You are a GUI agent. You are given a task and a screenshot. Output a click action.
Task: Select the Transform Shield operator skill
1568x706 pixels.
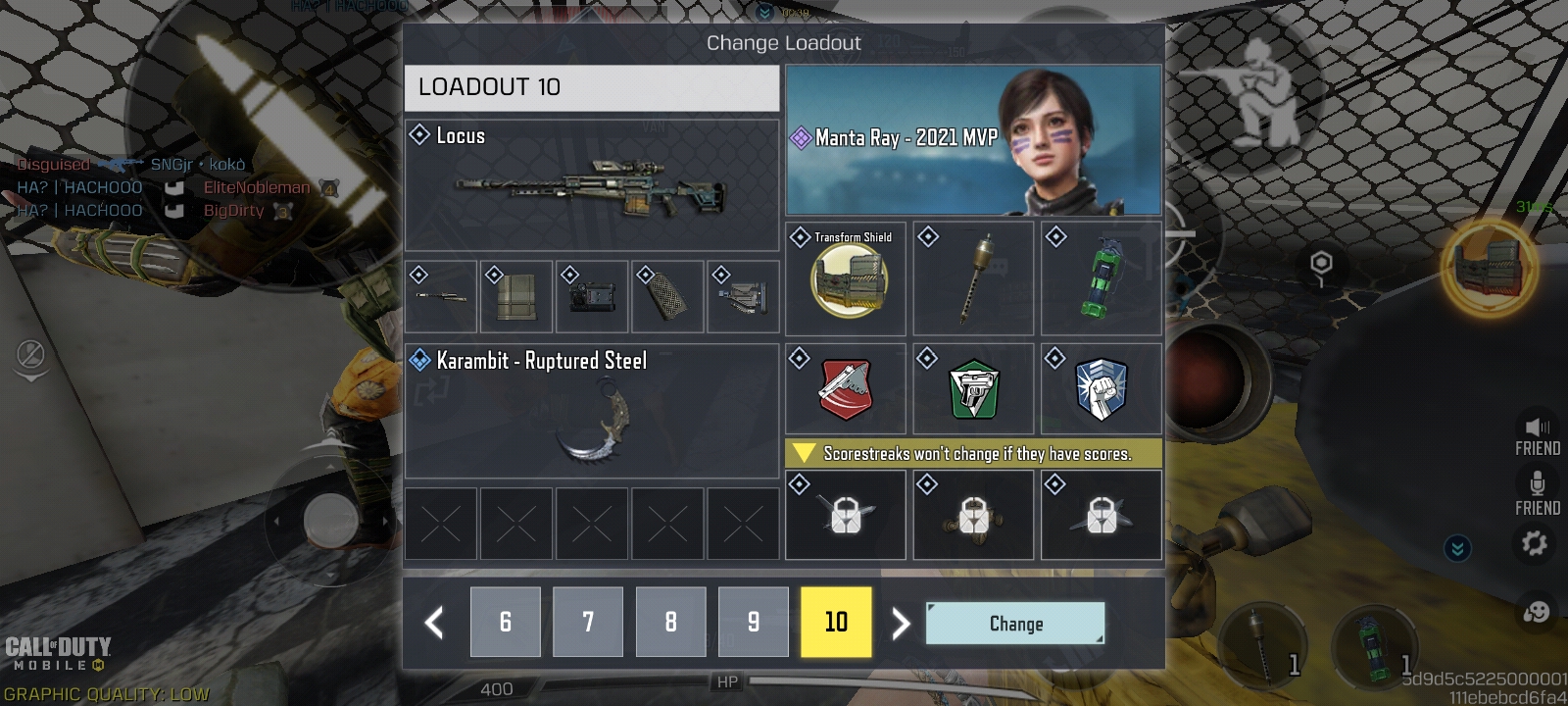(x=845, y=277)
